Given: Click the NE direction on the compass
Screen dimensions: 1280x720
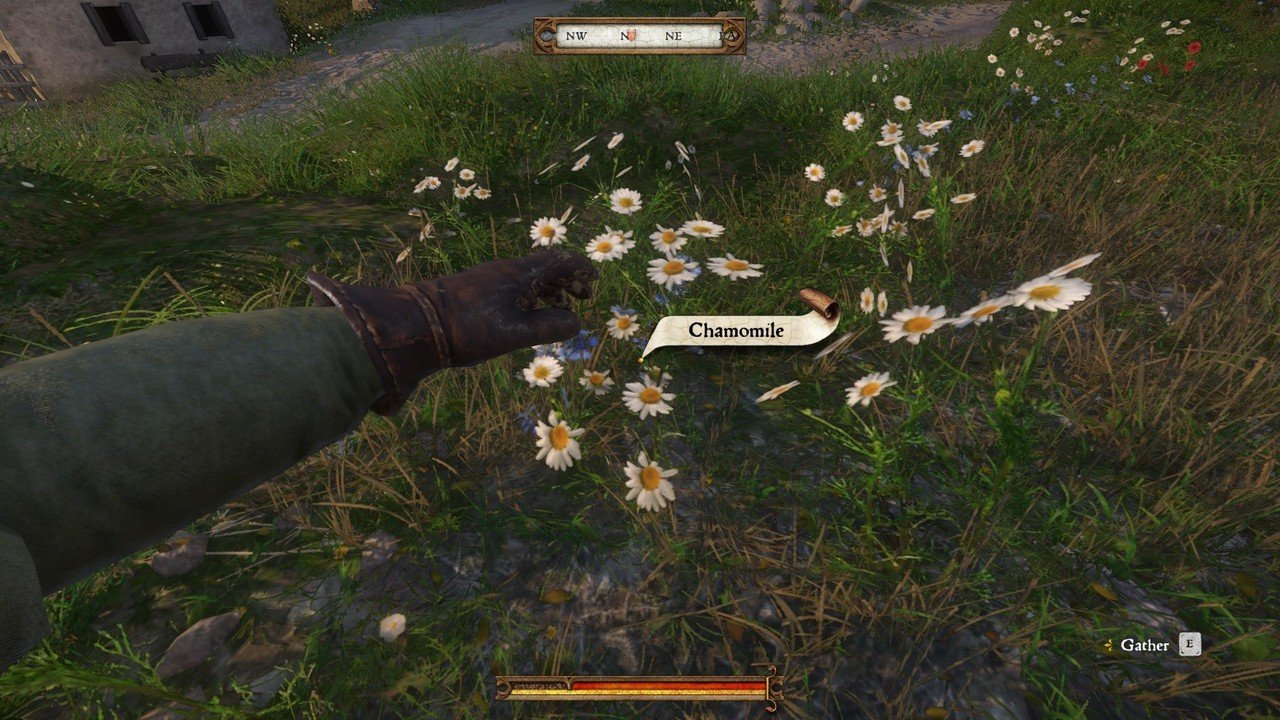Looking at the screenshot, I should click(676, 36).
